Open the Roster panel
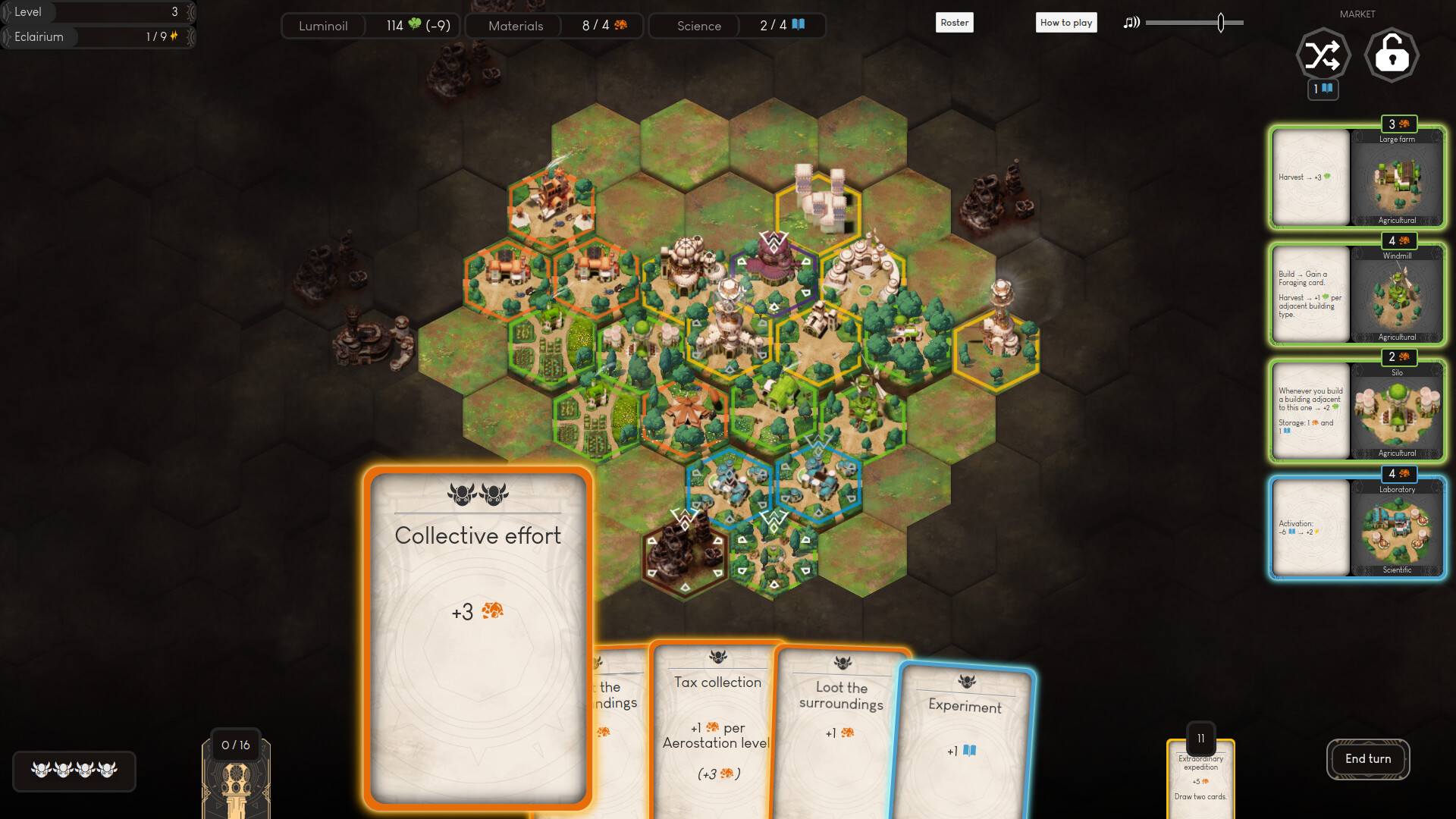This screenshot has width=1456, height=819. click(x=954, y=22)
